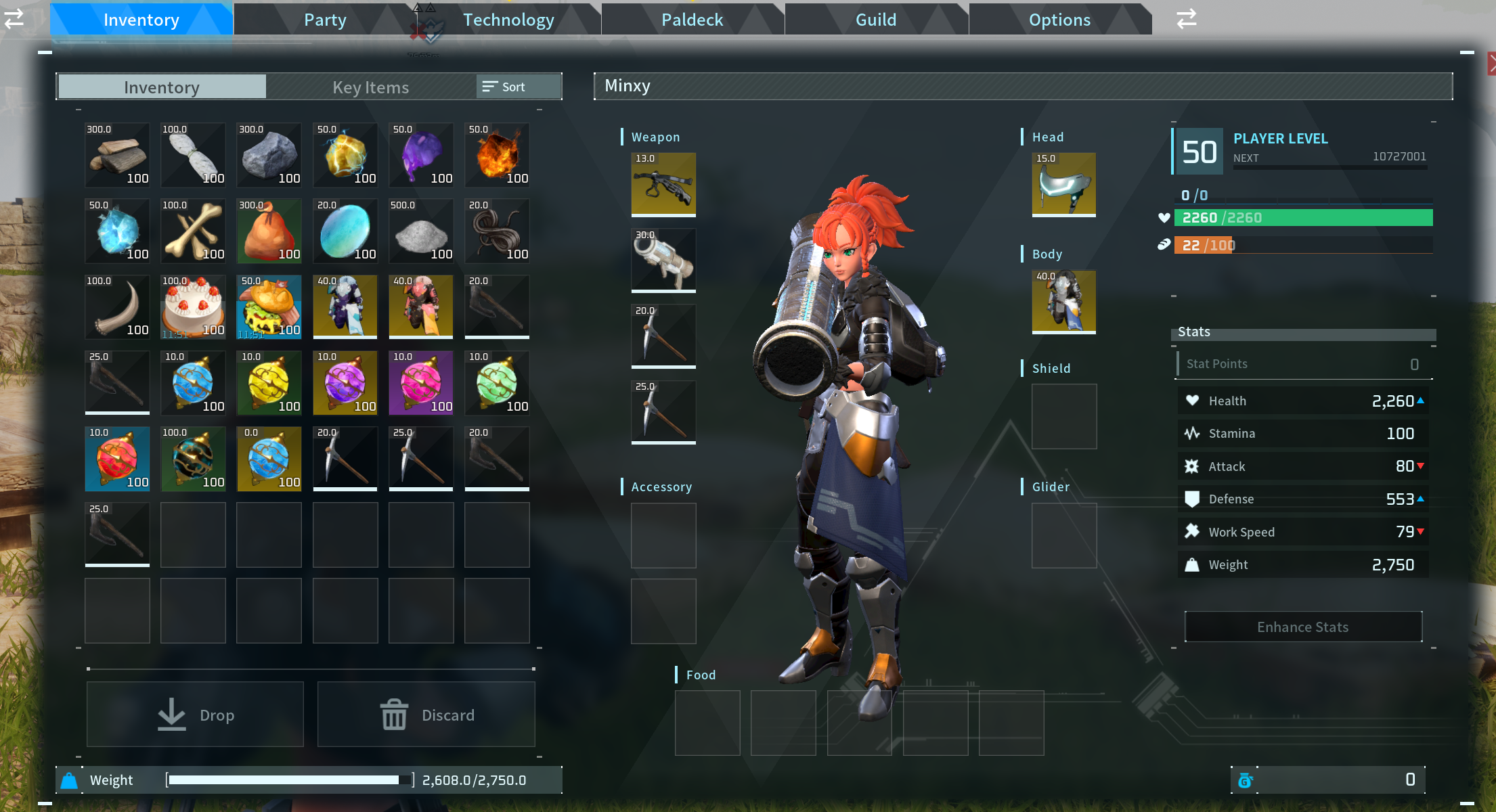Open the Guild tab

(x=876, y=20)
